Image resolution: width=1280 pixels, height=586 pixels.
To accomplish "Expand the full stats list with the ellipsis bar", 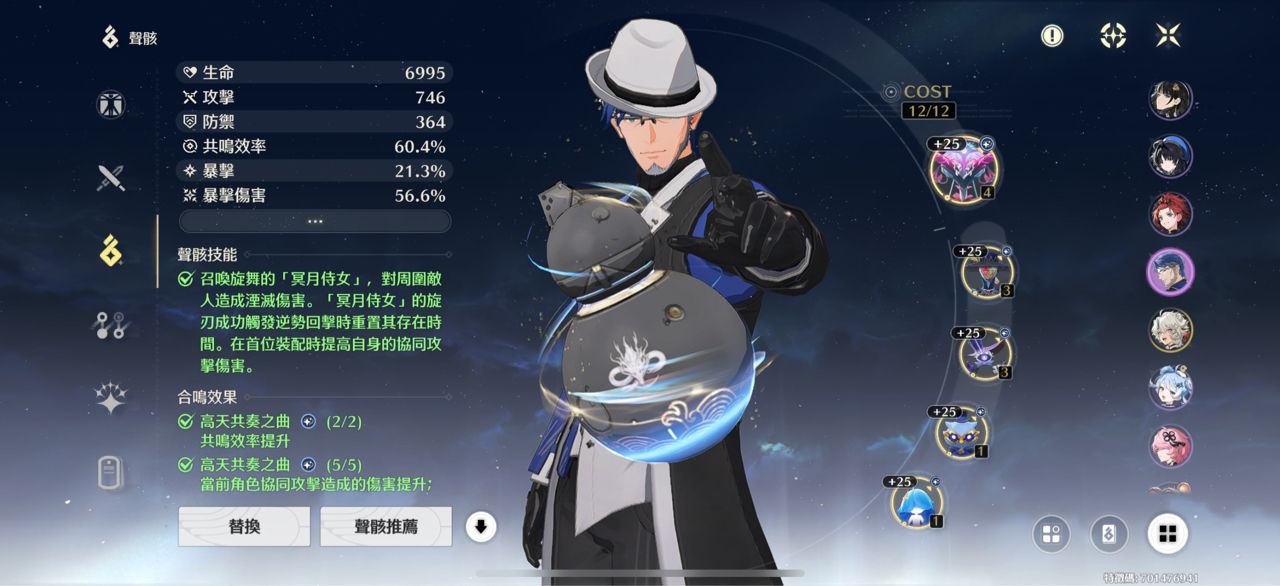I will (x=315, y=221).
